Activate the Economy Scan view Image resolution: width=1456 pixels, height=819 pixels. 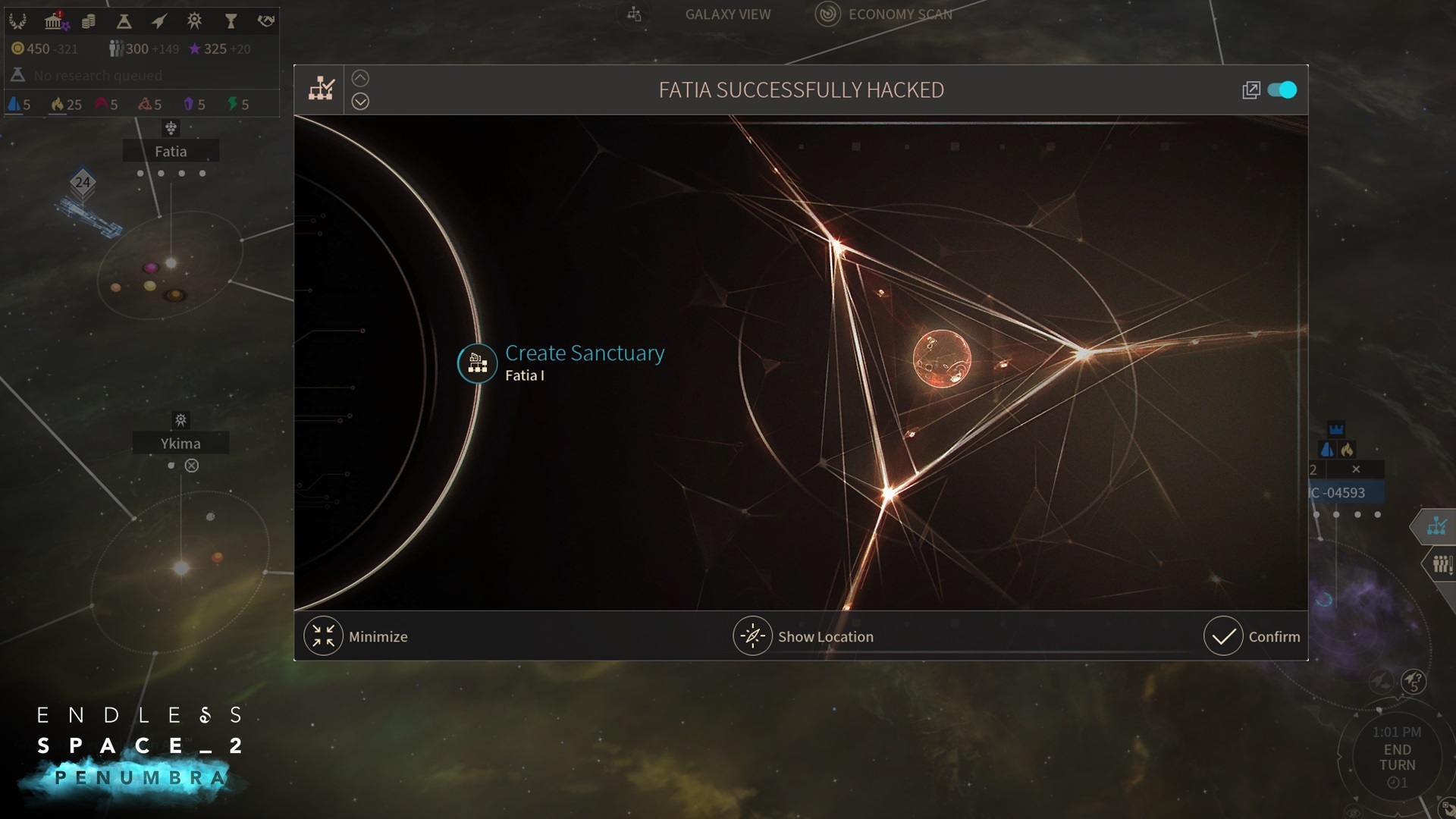(899, 14)
